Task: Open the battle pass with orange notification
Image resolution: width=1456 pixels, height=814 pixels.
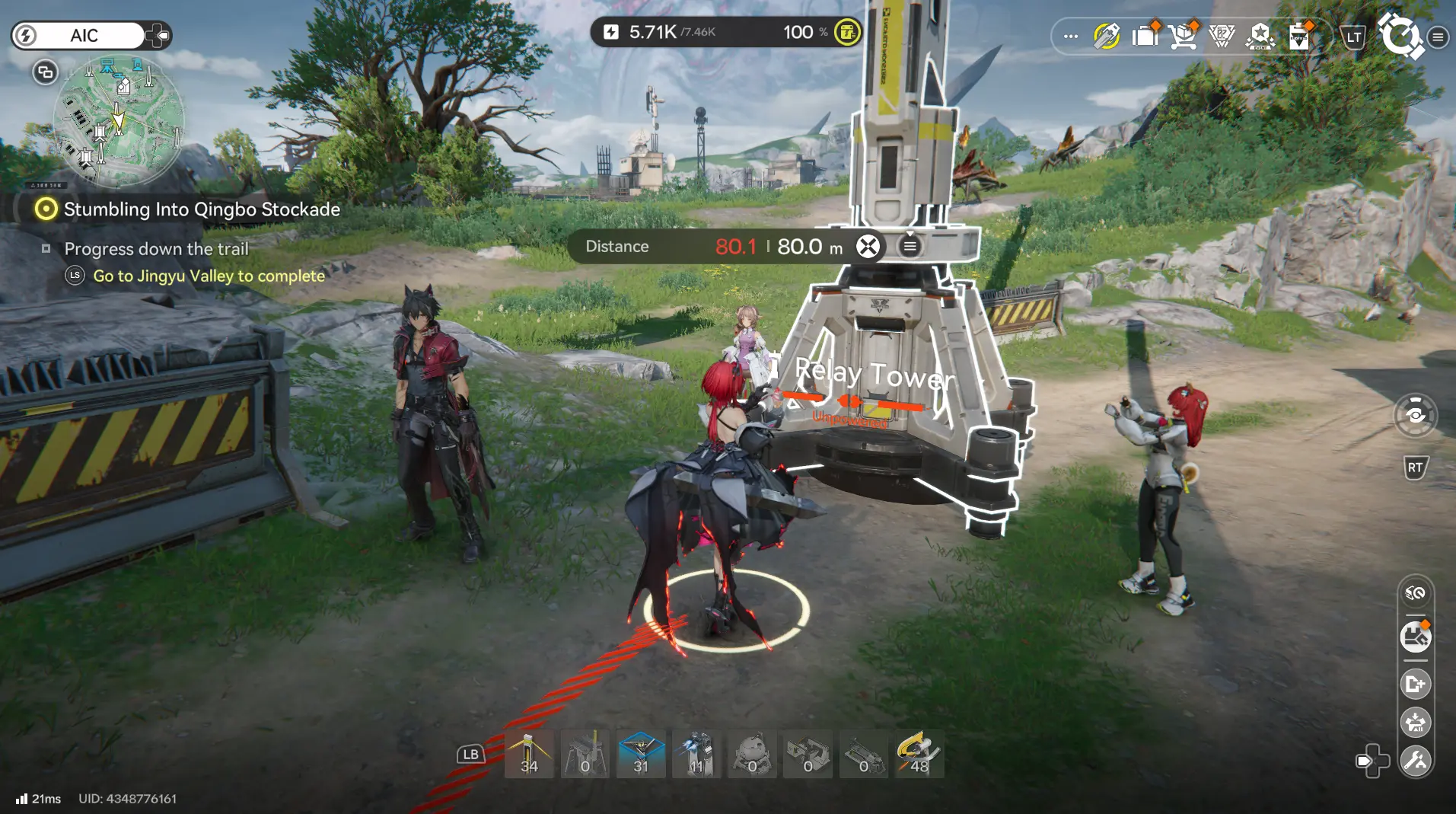Action: click(x=1298, y=35)
